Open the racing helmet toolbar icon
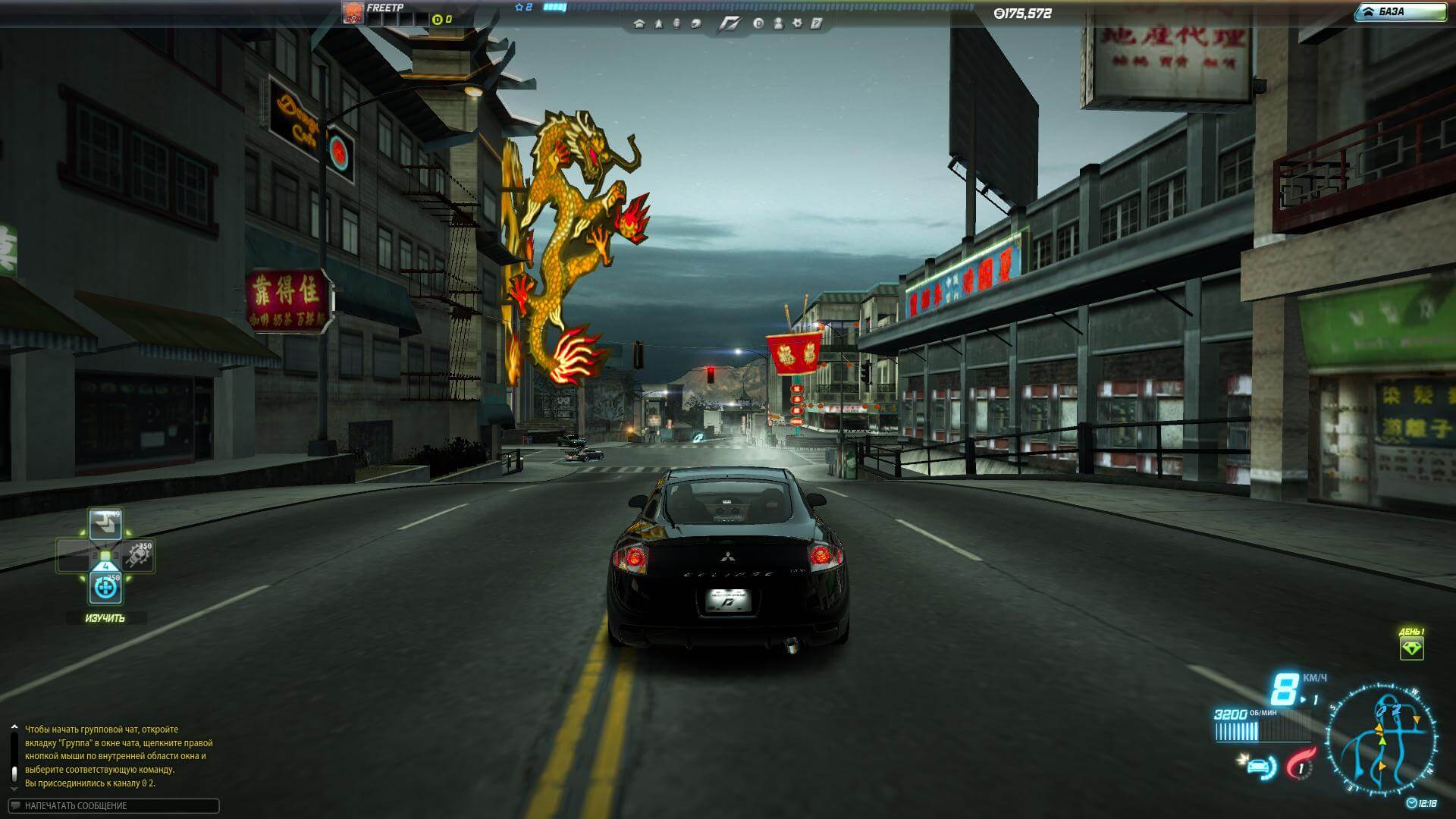1456x819 pixels. [696, 24]
